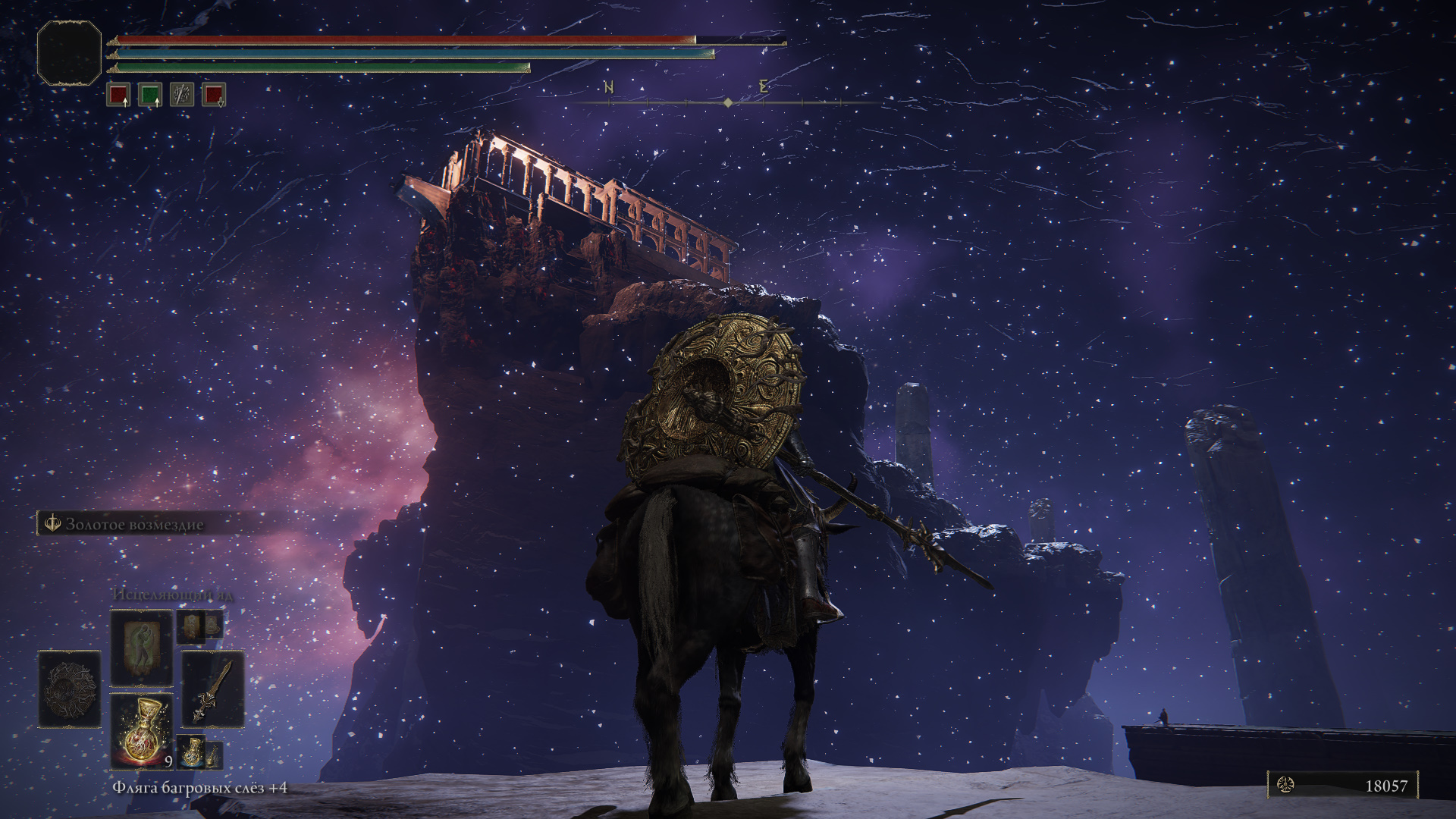Click the compass bar's diamond marker
1456x819 pixels.
click(x=728, y=102)
